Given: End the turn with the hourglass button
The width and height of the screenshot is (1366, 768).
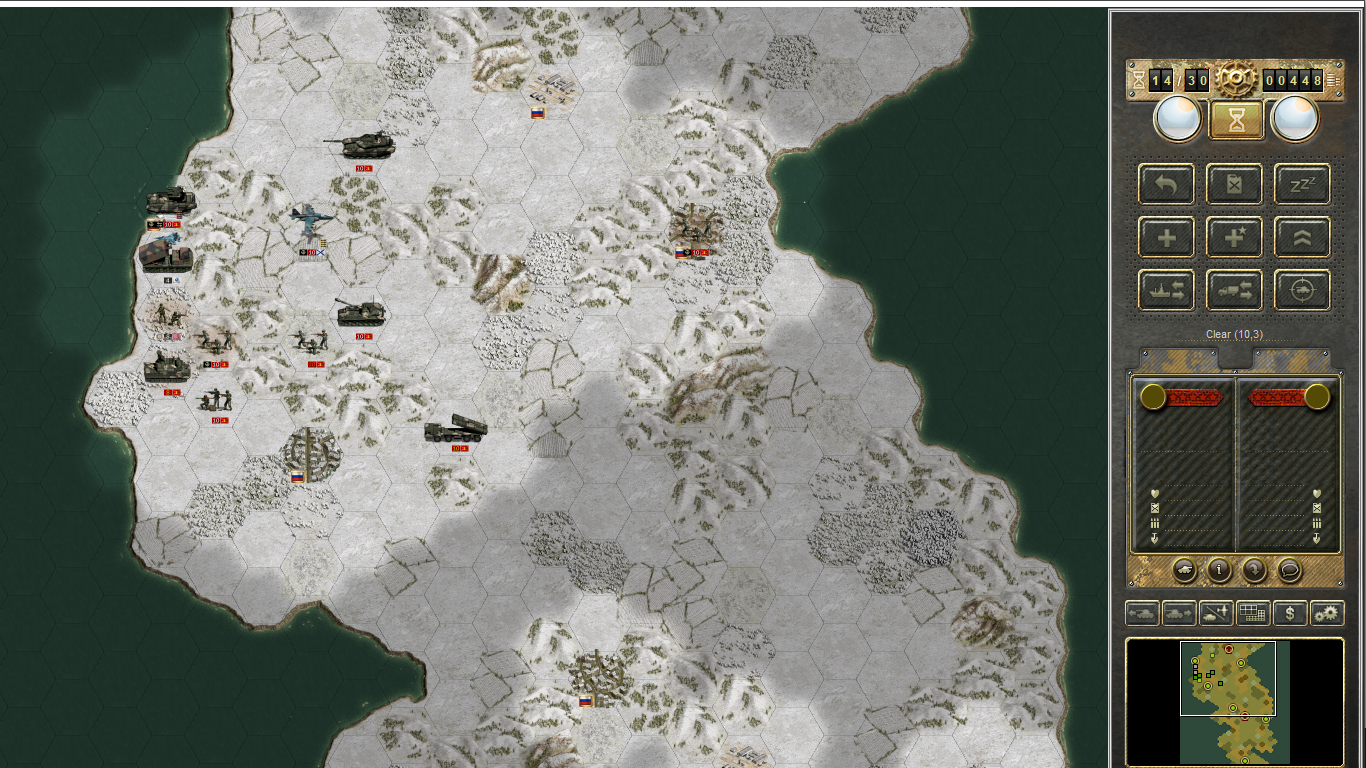Looking at the screenshot, I should point(1236,120).
